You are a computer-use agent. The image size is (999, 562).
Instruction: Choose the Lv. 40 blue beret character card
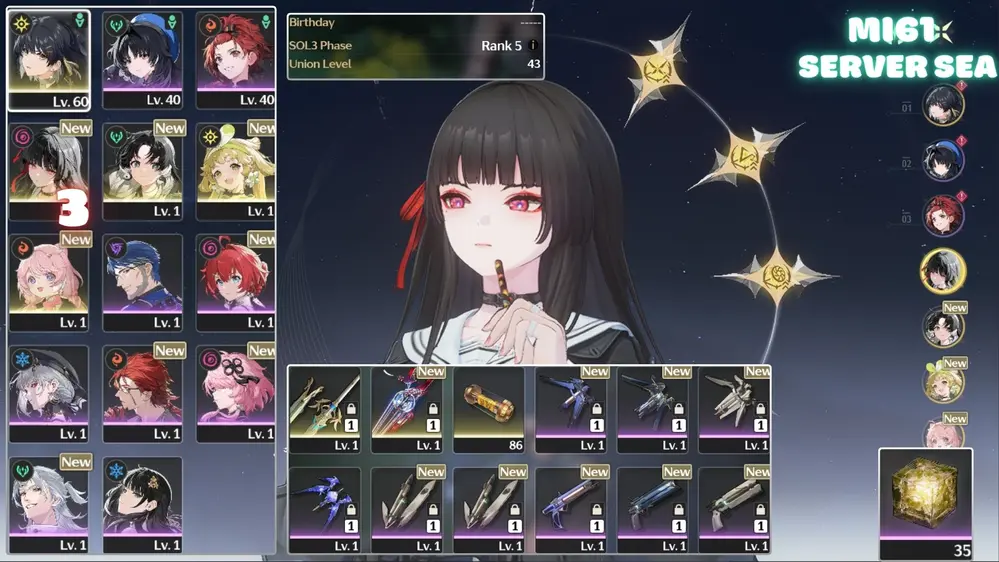[x=143, y=60]
